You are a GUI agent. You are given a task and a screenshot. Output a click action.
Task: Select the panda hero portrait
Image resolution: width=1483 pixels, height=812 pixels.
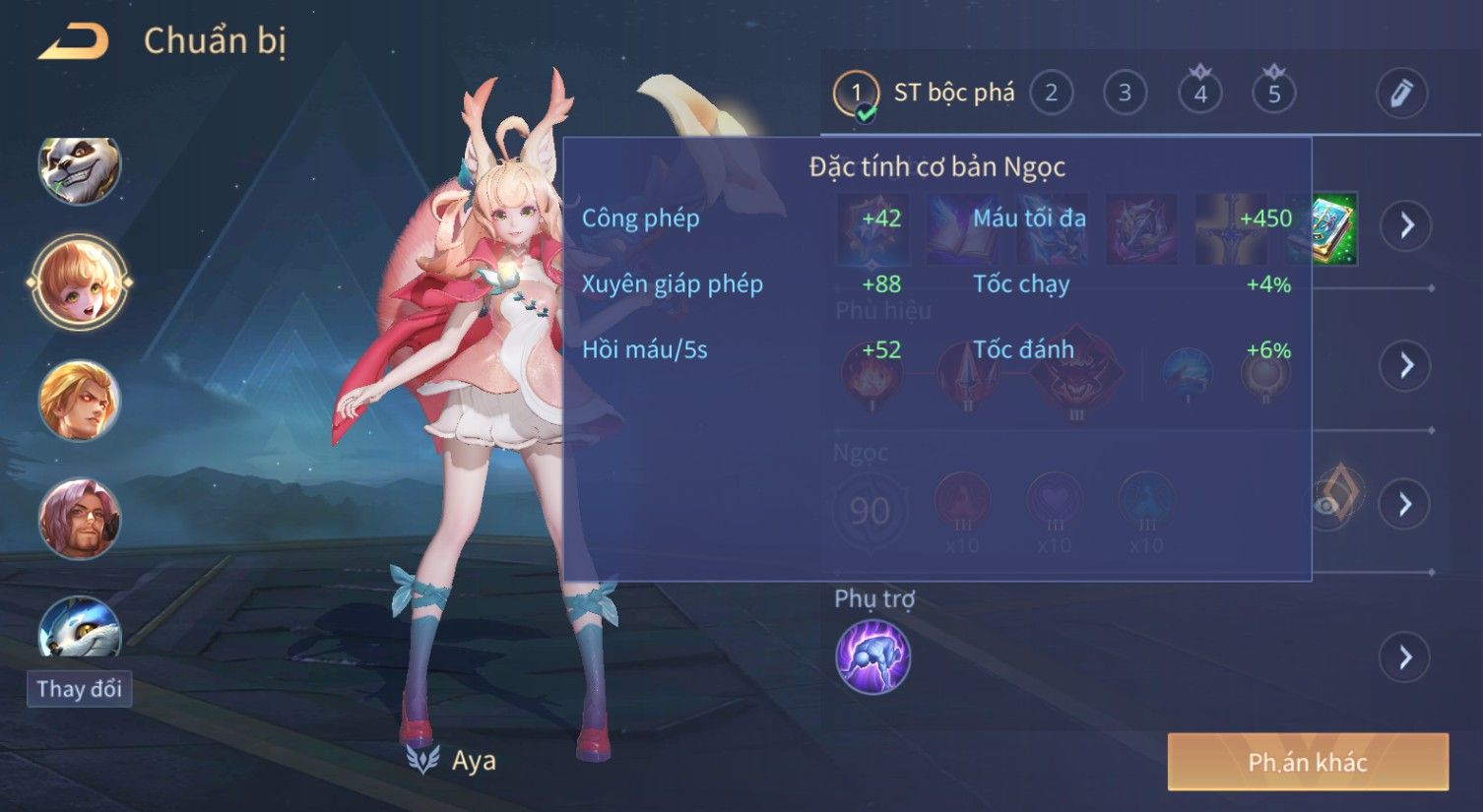pyautogui.click(x=79, y=168)
